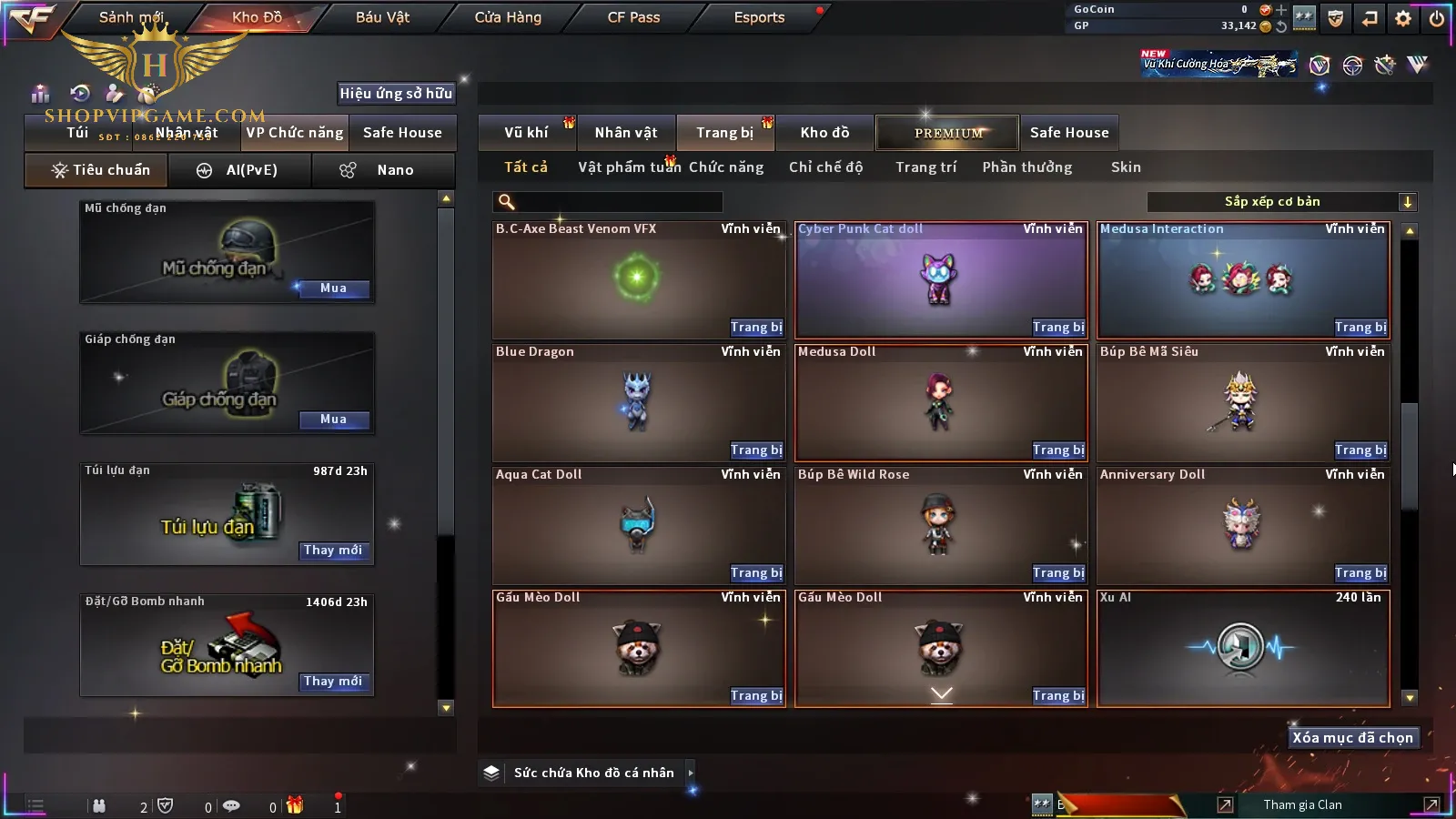Open the settings gear icon
Image resolution: width=1456 pixels, height=819 pixels.
pos(1403,18)
